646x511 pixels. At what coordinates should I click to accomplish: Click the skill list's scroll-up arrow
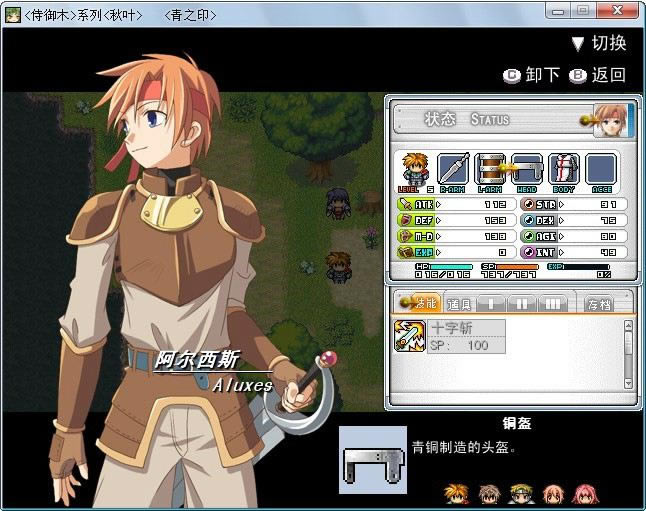tap(628, 325)
